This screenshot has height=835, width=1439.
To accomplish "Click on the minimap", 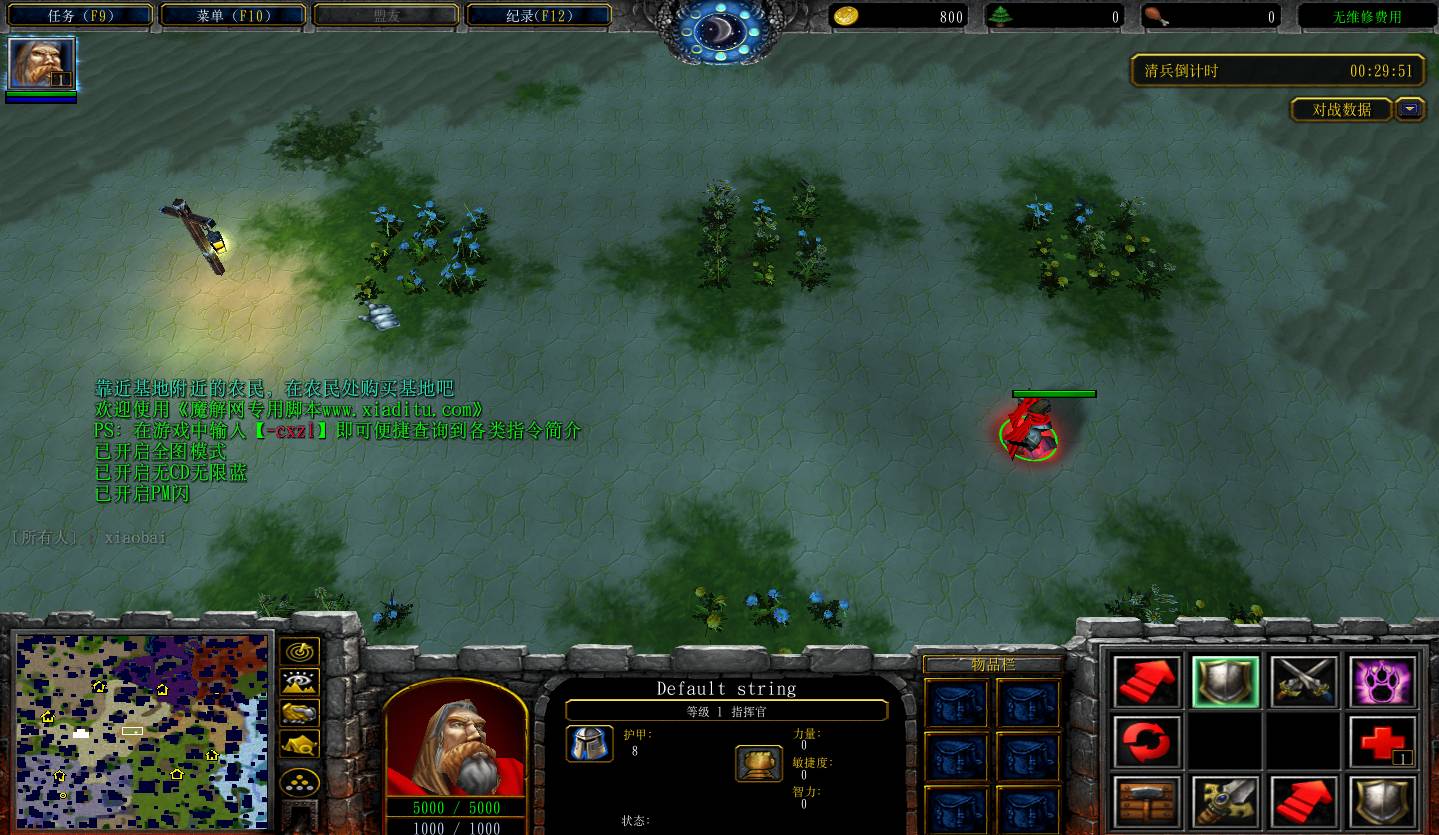I will tap(140, 730).
